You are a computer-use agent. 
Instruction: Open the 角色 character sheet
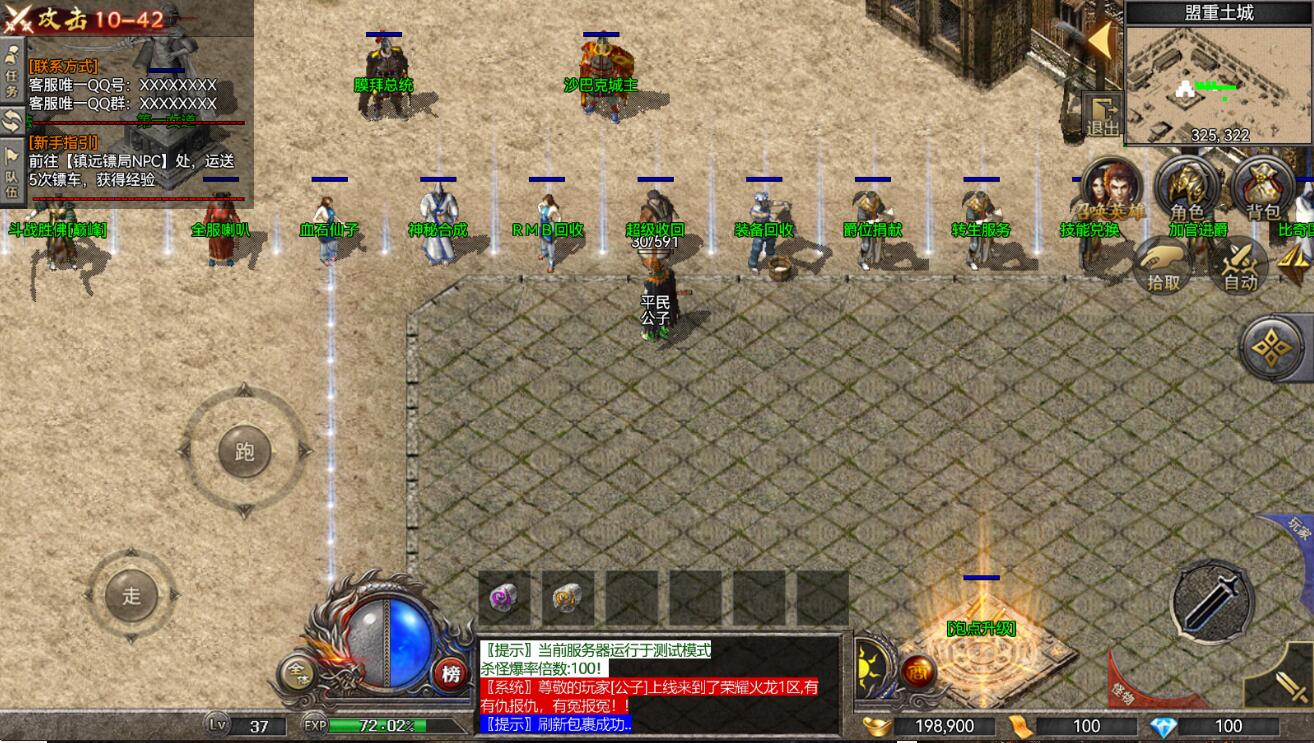tap(1187, 190)
